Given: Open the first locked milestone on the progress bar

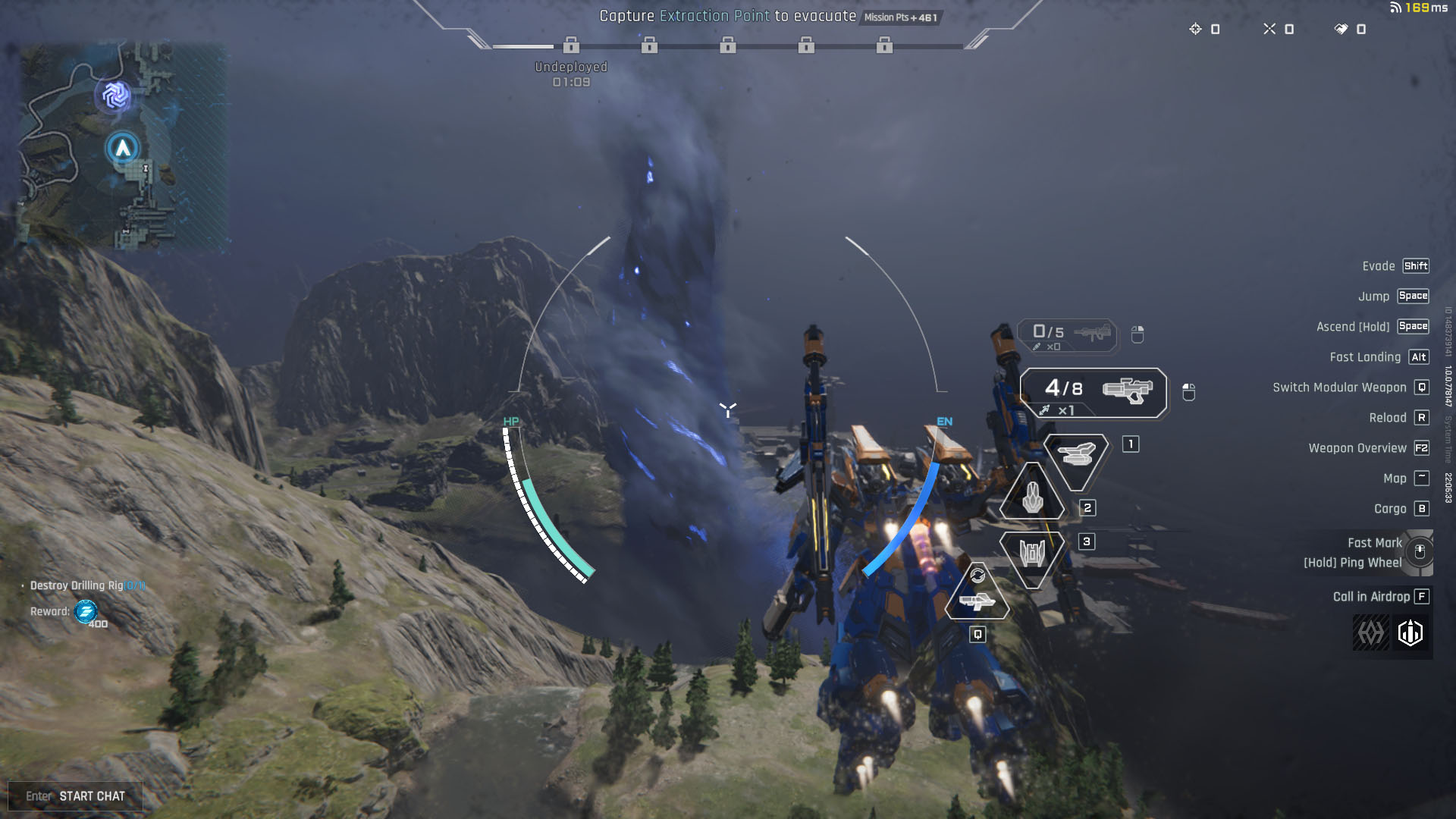Looking at the screenshot, I should tap(571, 47).
